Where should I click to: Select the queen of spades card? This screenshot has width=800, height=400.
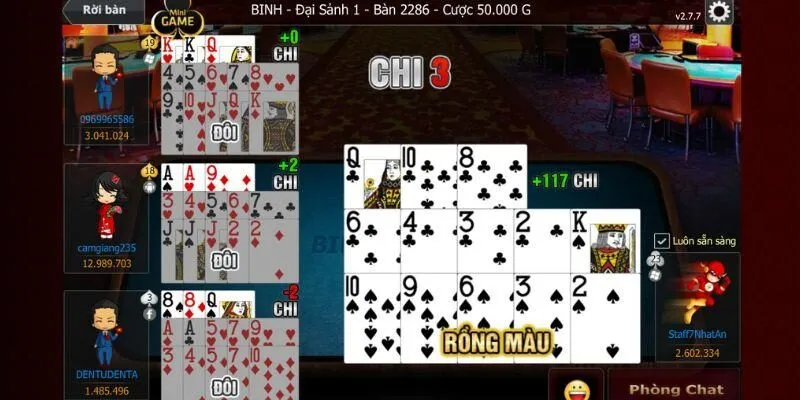[372, 177]
